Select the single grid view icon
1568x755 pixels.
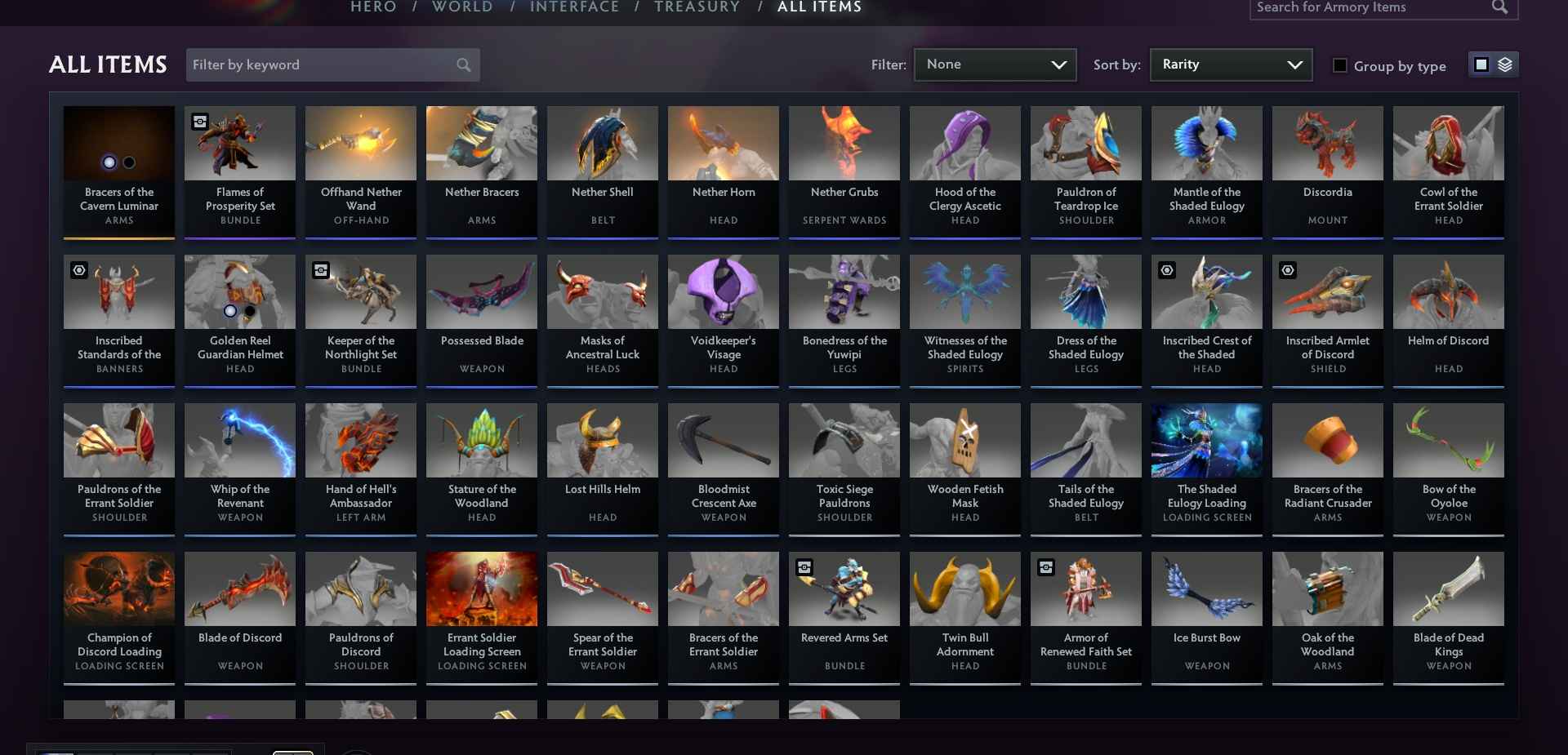[1481, 64]
